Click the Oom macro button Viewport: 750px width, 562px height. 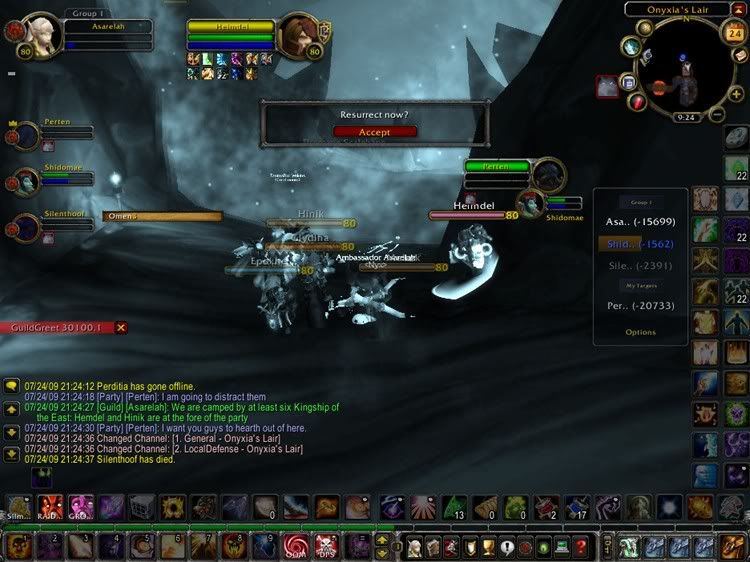point(295,547)
